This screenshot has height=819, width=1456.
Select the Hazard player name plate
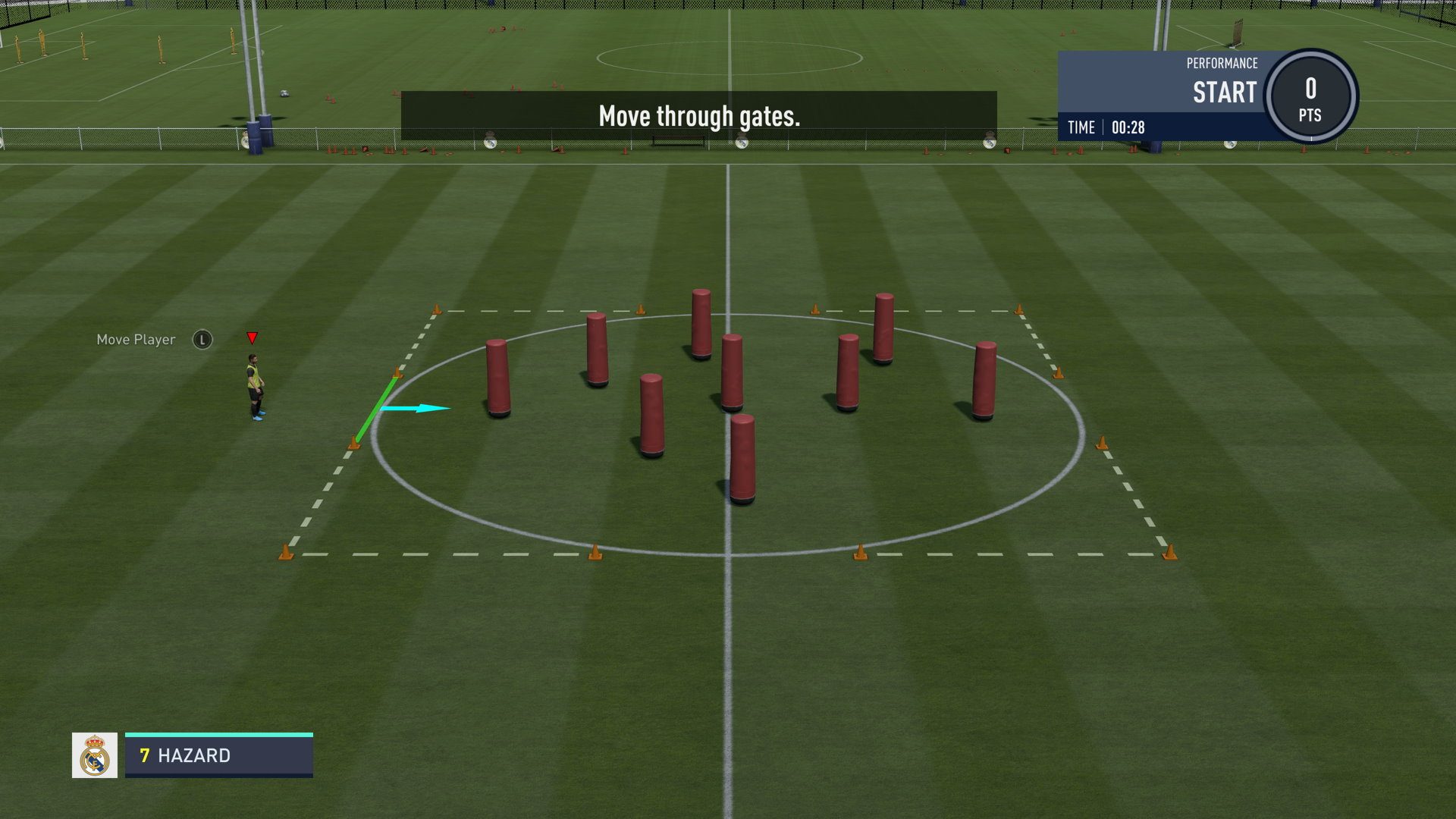click(218, 755)
